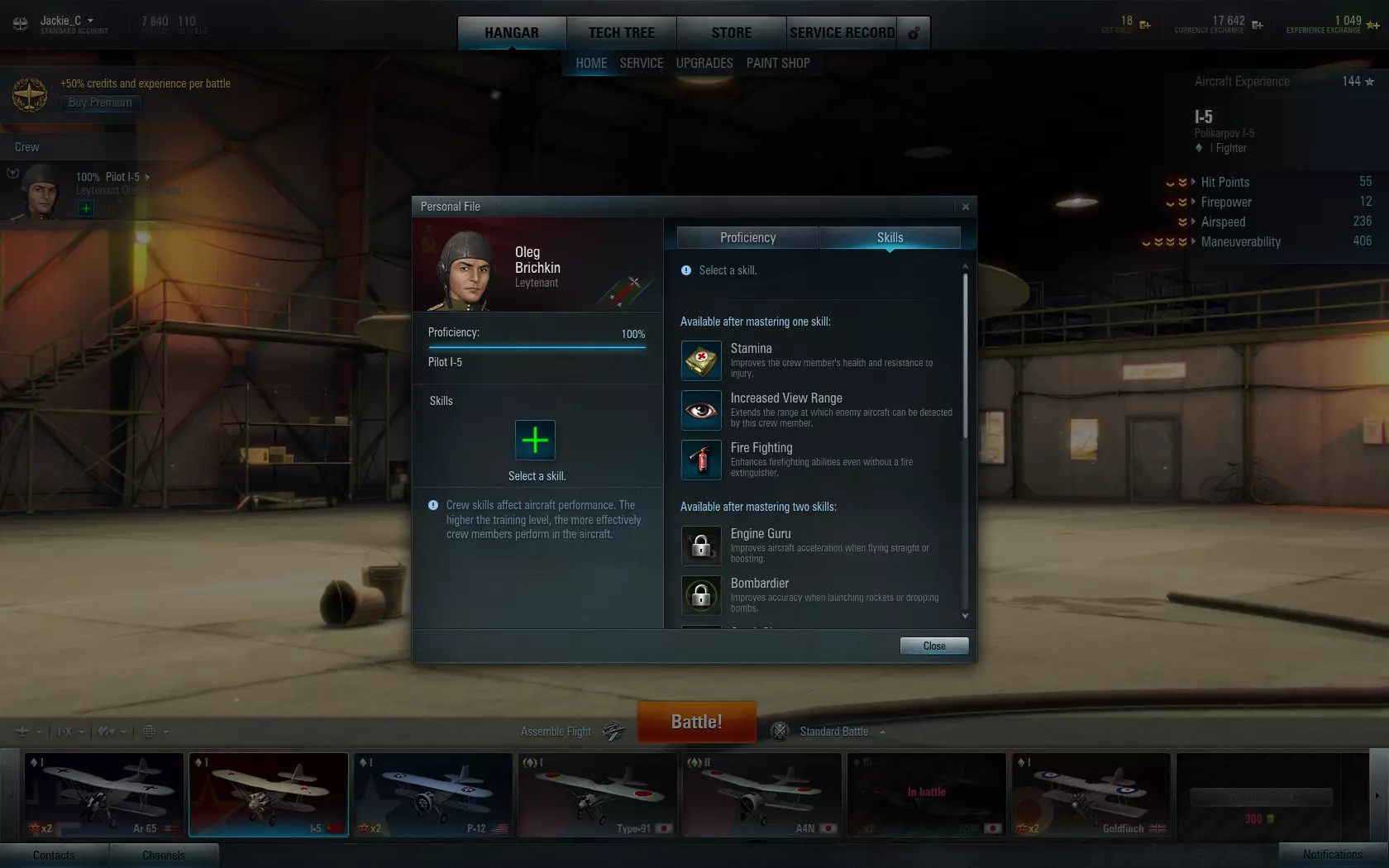Open the Service submenu
The image size is (1389, 868).
coord(642,63)
